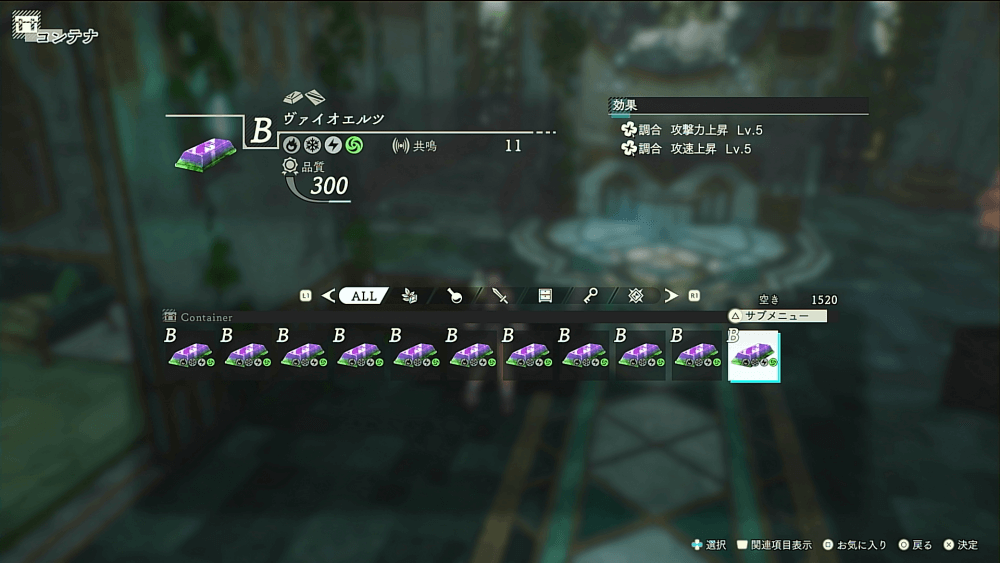Click the left arrow of category bar
The image size is (1000, 563).
(328, 296)
